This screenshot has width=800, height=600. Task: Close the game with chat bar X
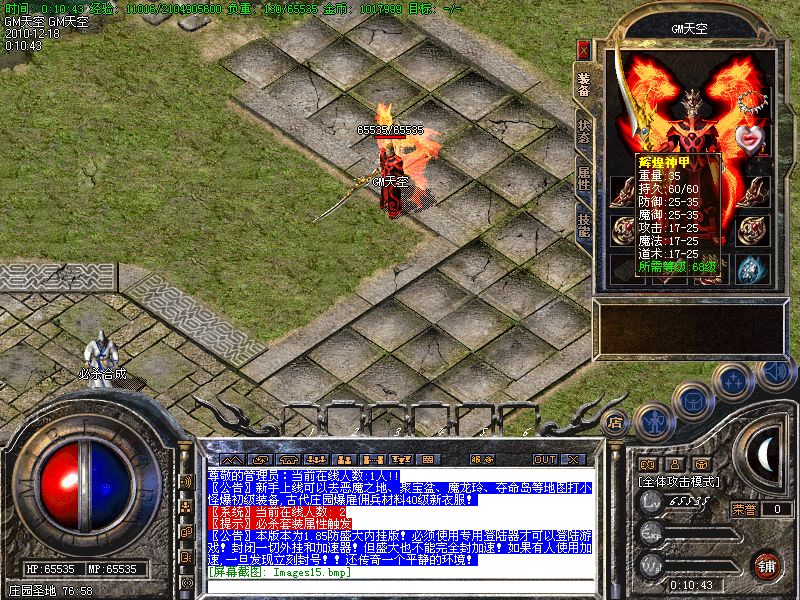click(572, 459)
